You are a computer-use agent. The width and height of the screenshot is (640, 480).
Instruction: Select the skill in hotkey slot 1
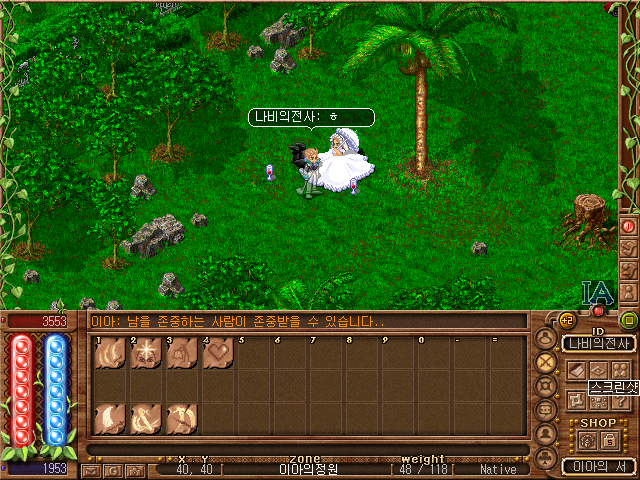pos(110,353)
